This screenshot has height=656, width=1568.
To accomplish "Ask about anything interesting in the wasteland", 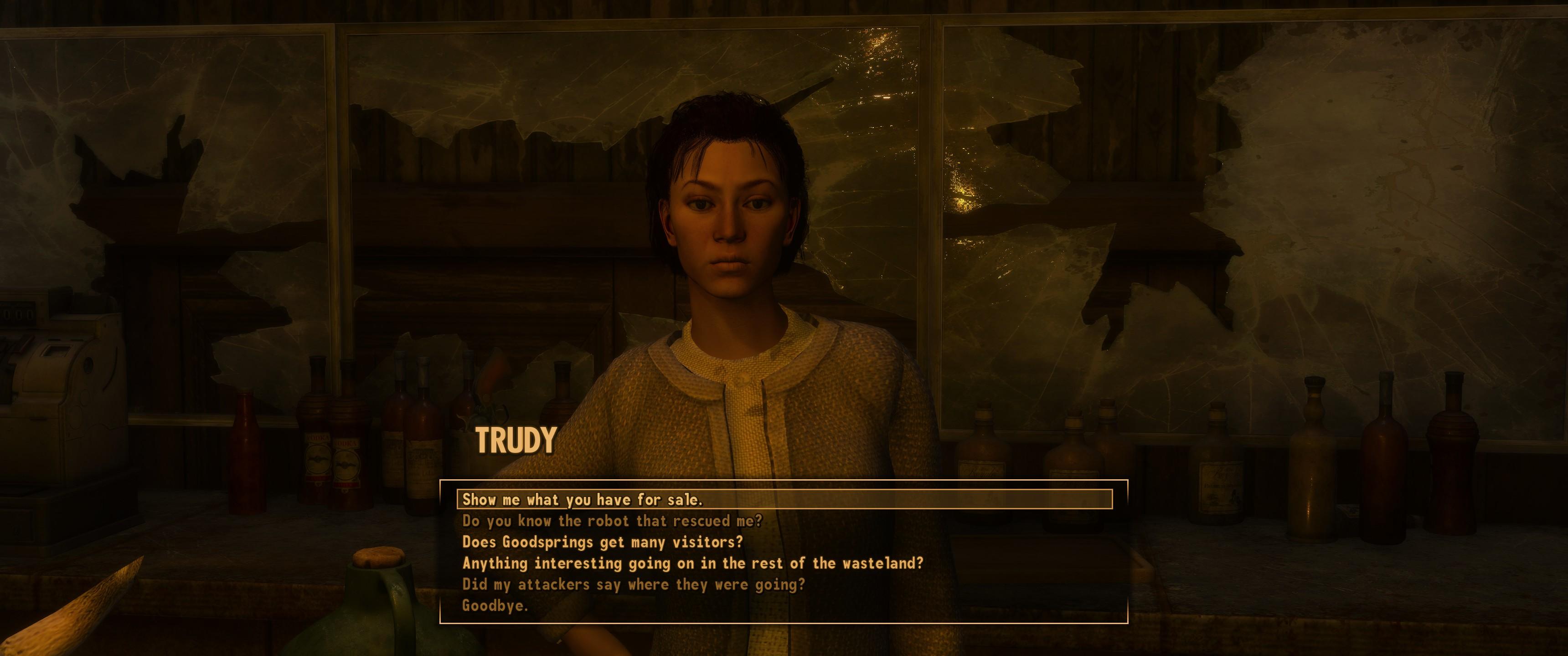I will pos(693,563).
